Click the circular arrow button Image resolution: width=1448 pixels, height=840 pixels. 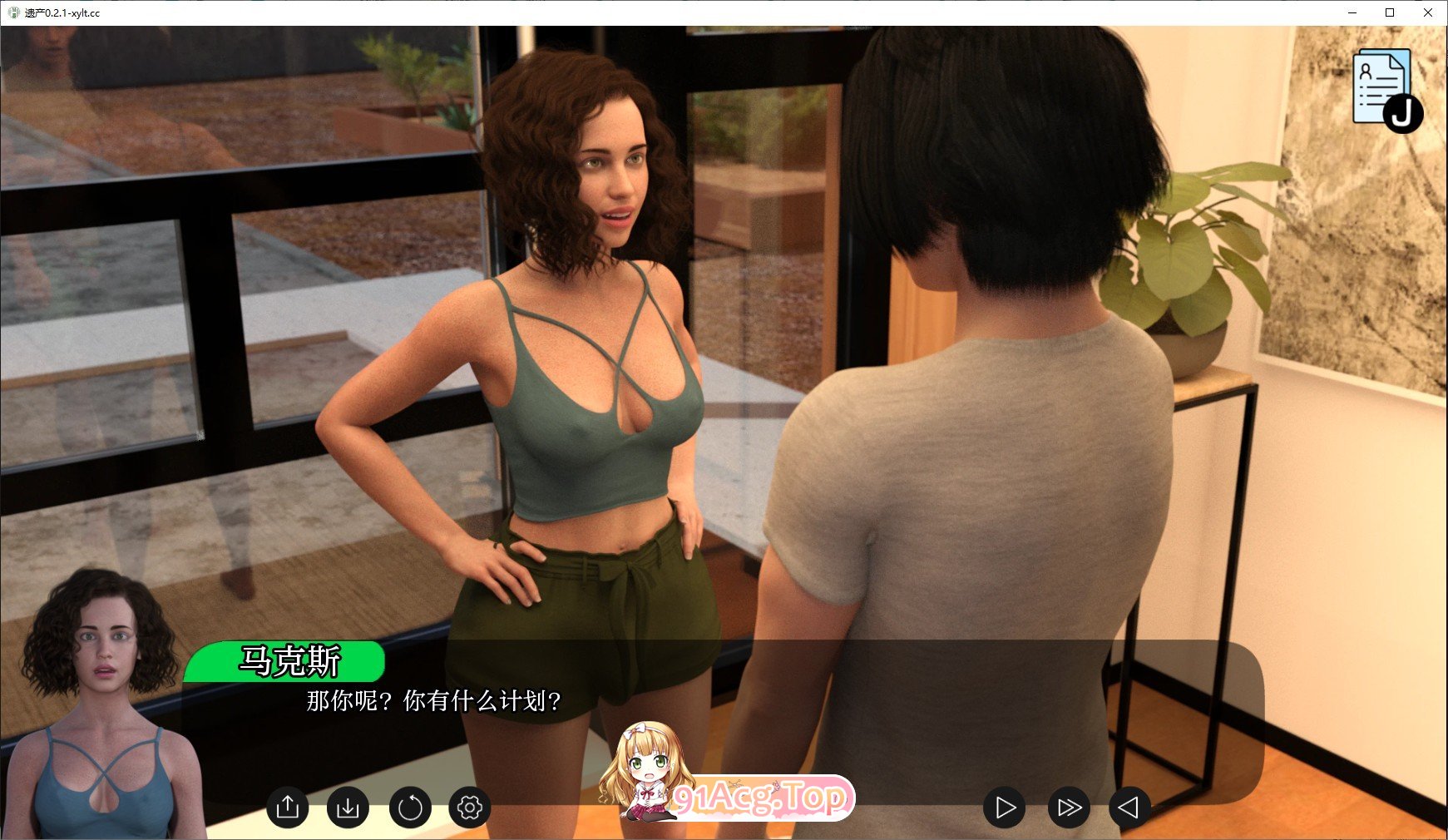410,807
